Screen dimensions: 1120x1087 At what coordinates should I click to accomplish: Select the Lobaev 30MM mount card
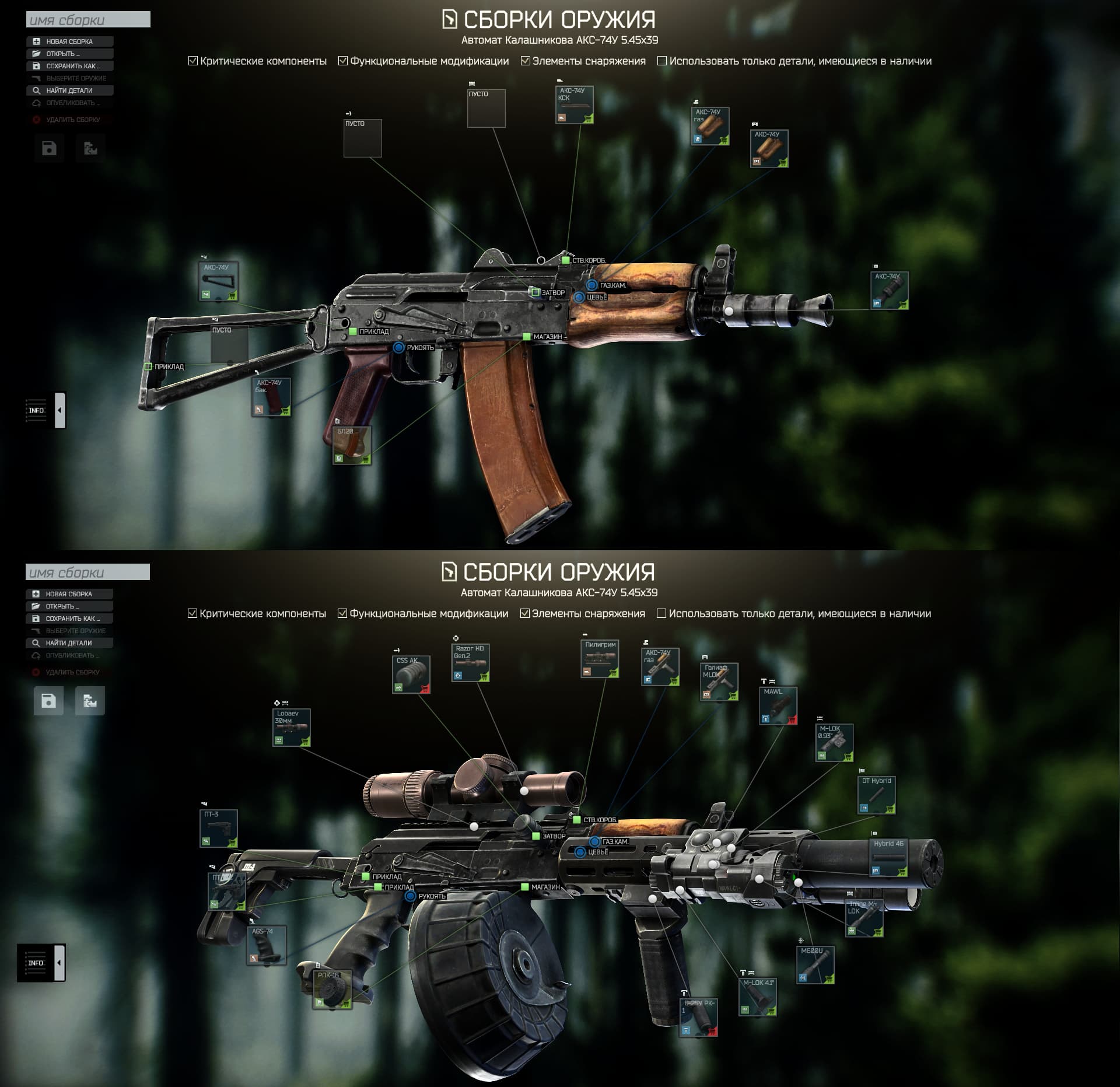click(290, 728)
